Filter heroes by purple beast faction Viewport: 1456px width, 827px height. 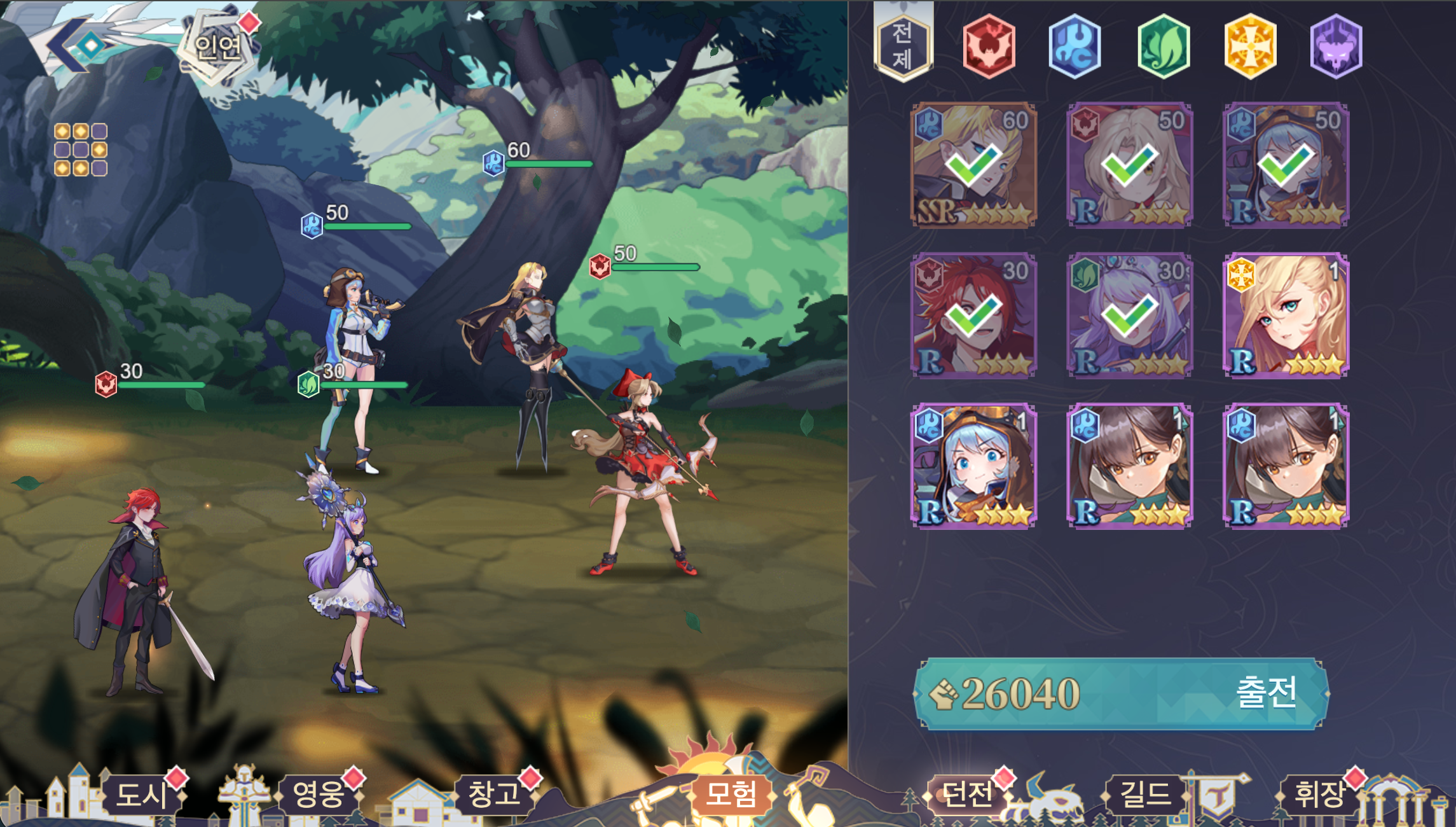point(1336,46)
